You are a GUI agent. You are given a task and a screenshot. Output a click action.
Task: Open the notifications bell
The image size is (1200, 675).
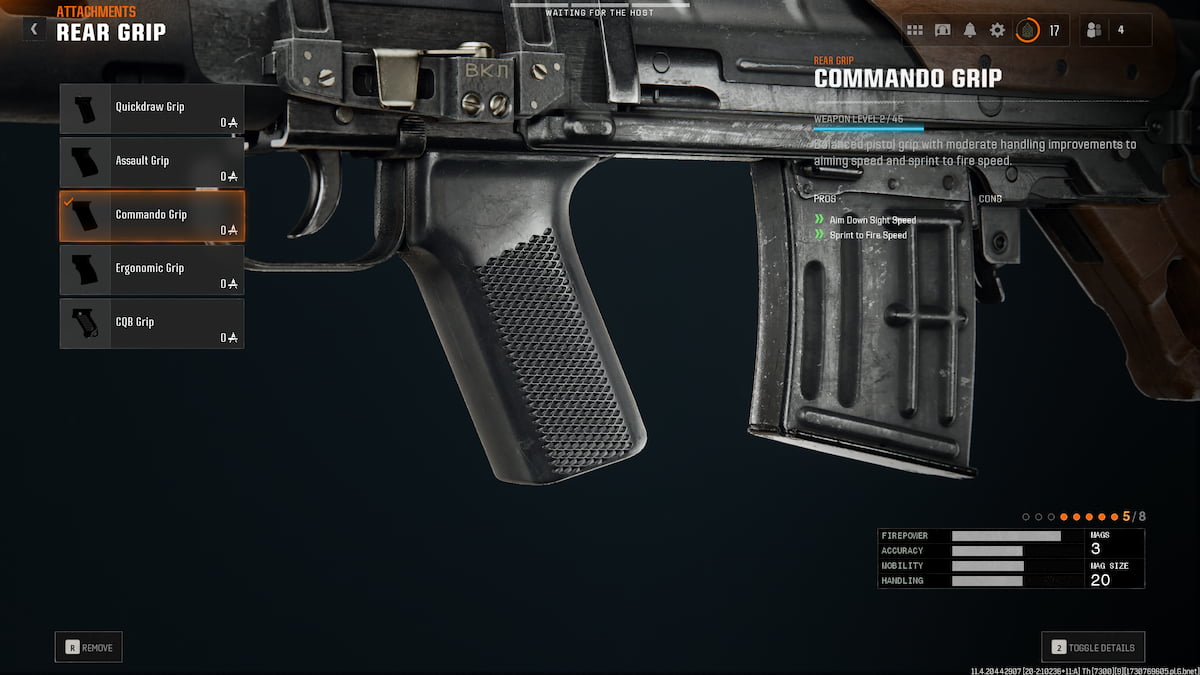click(x=969, y=30)
